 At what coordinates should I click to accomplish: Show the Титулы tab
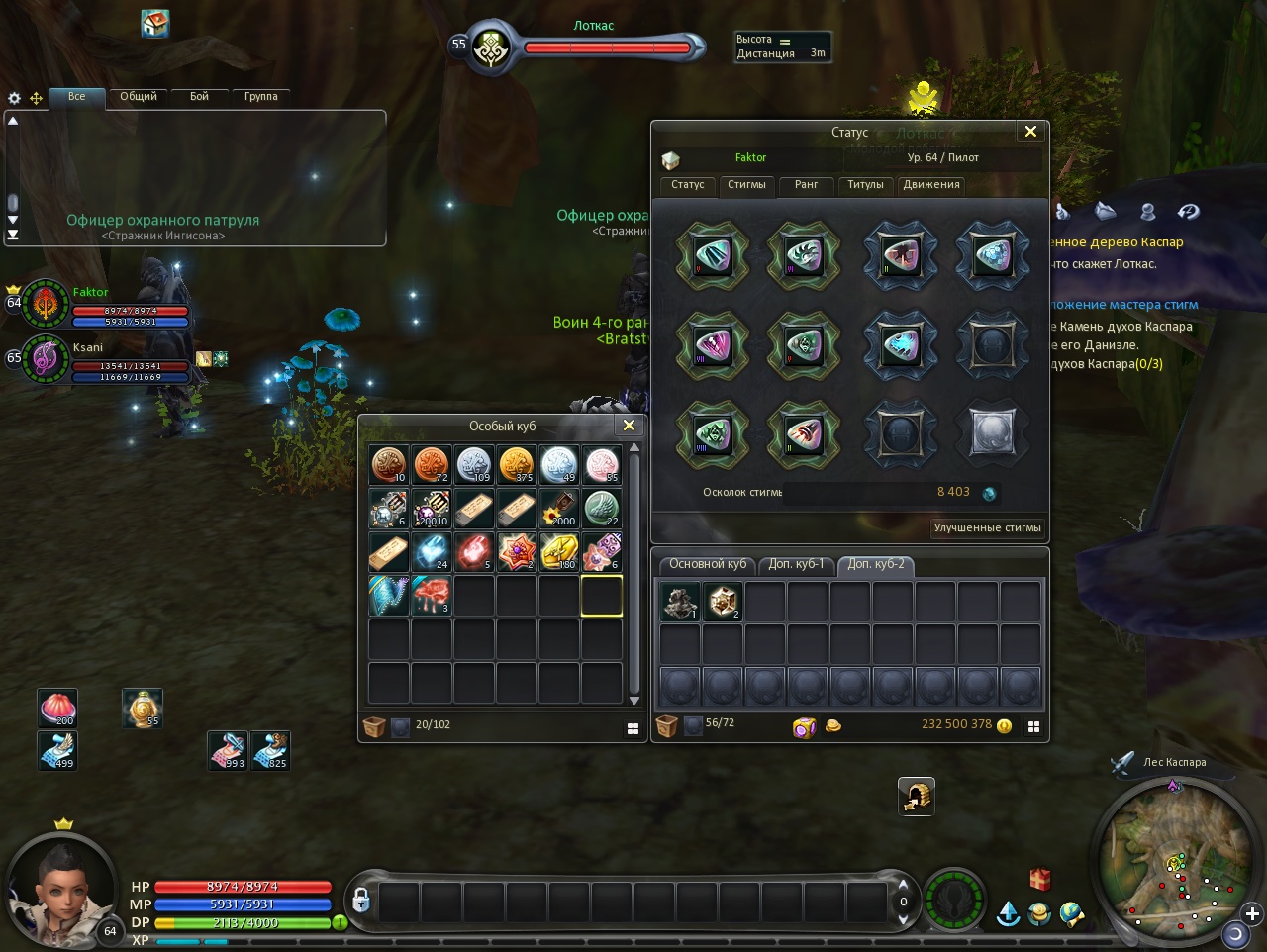pos(865,185)
